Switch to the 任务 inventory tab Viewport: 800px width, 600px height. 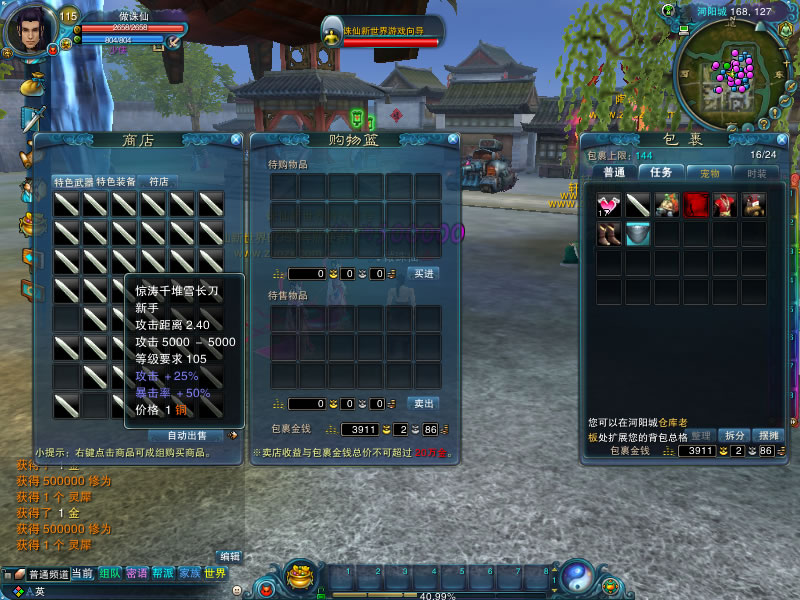(661, 173)
